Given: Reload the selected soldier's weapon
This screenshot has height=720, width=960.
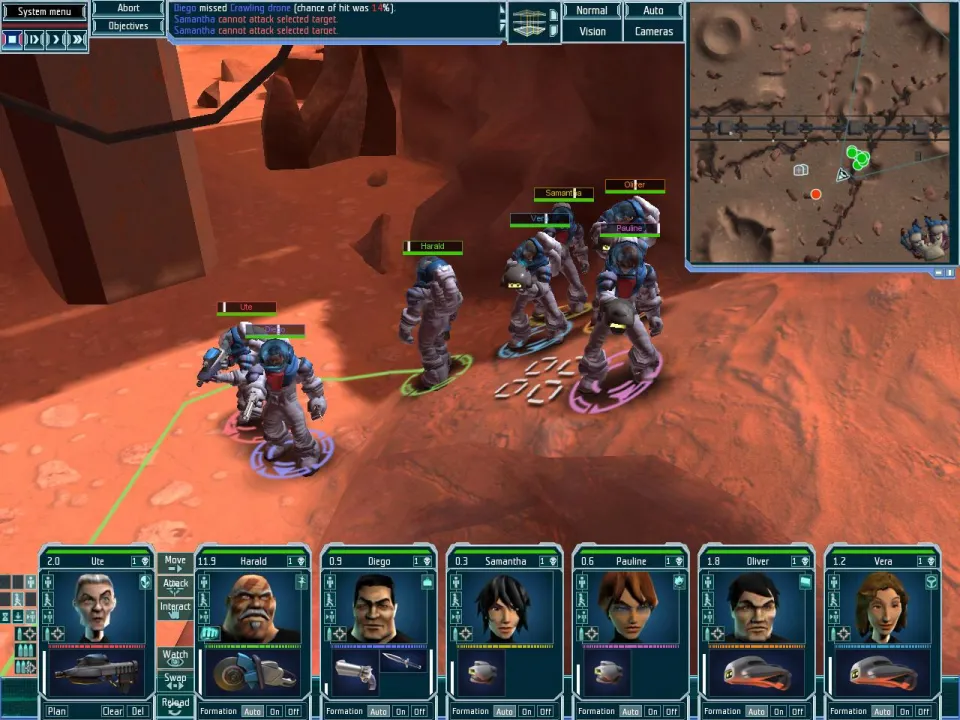Looking at the screenshot, I should click(x=175, y=702).
